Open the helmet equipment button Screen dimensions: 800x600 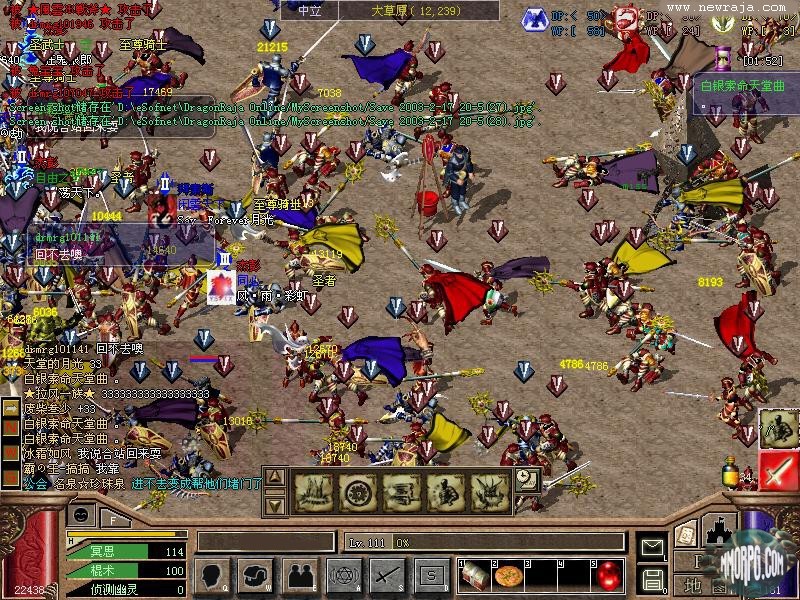tap(255, 575)
